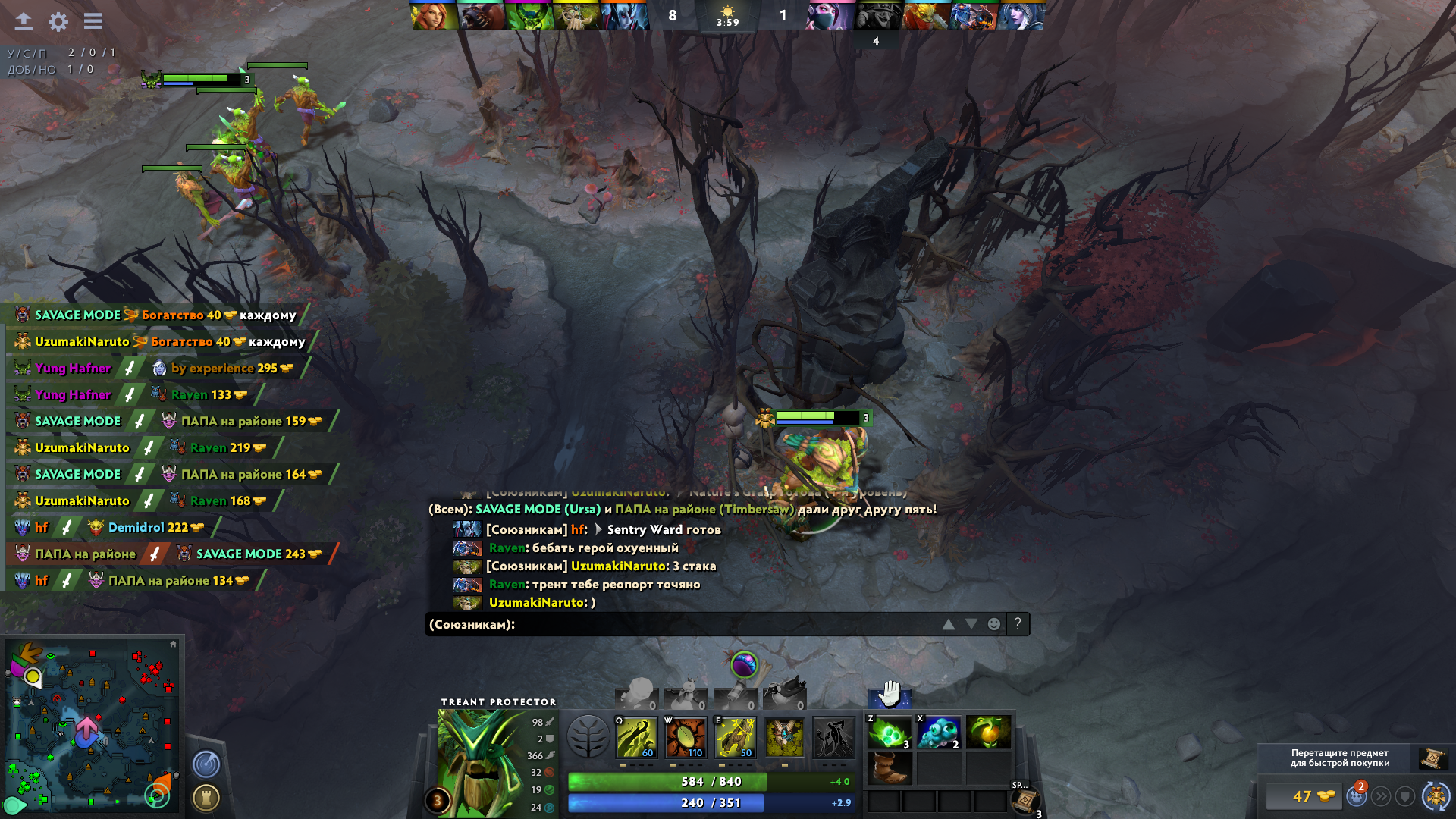Activate the Scan radar button

tap(206, 764)
